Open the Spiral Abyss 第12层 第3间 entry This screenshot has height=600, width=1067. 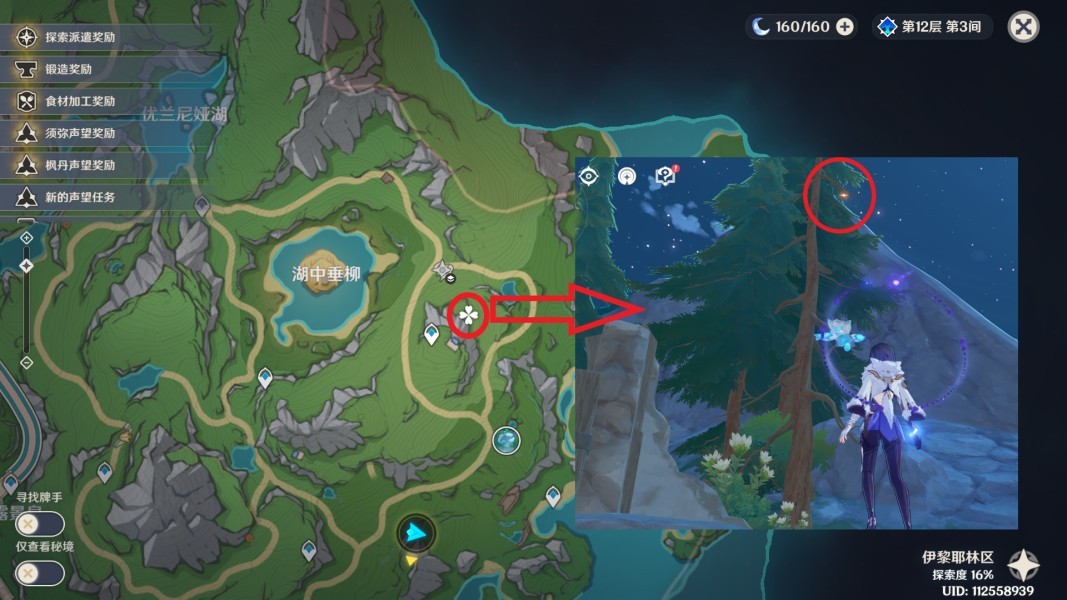(932, 27)
